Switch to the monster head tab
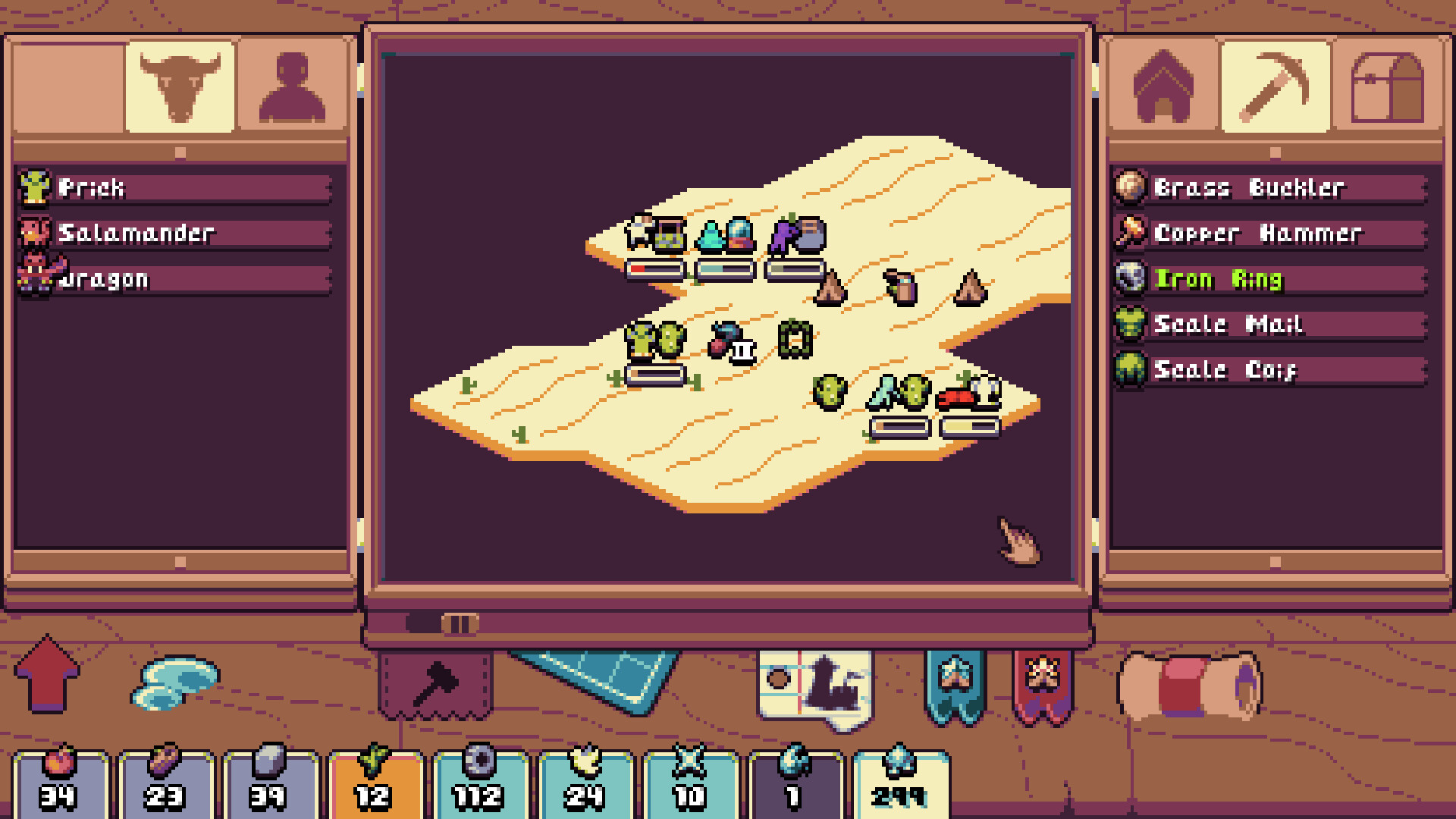 [x=180, y=86]
